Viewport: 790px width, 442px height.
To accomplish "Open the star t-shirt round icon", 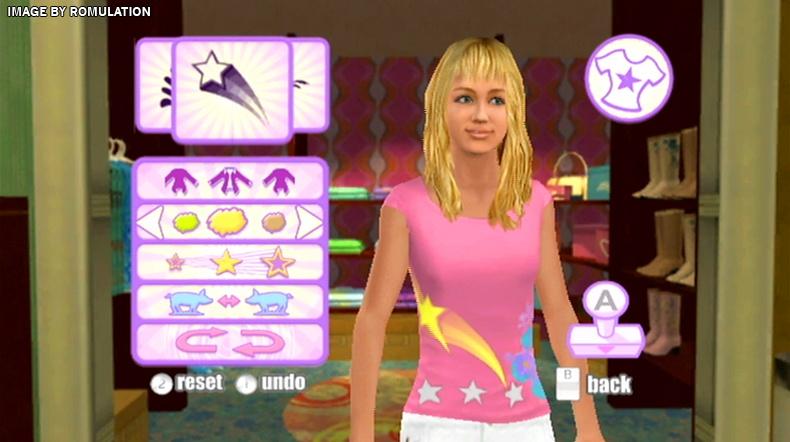I will [x=628, y=78].
